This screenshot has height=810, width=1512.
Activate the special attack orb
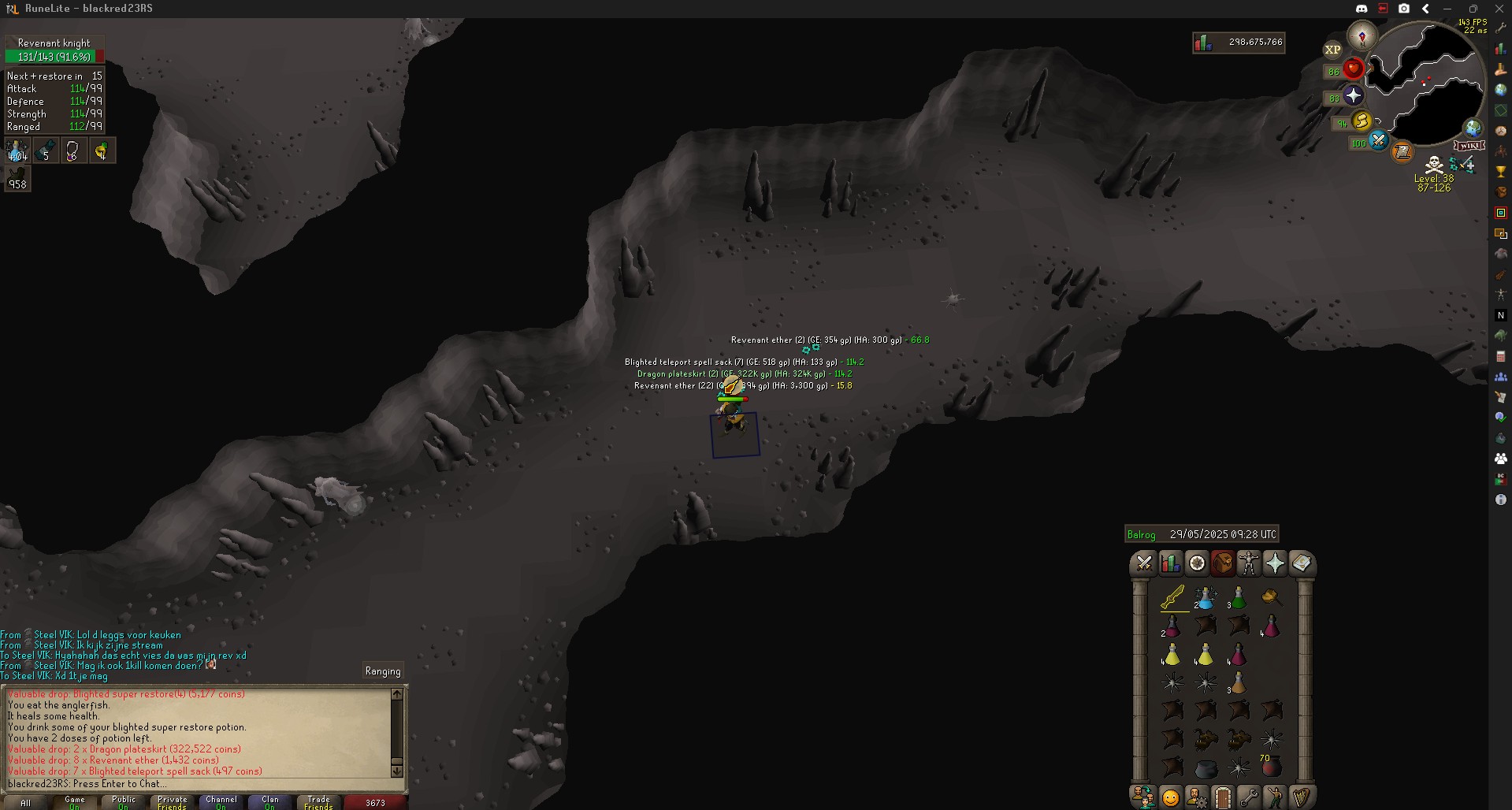click(1378, 141)
